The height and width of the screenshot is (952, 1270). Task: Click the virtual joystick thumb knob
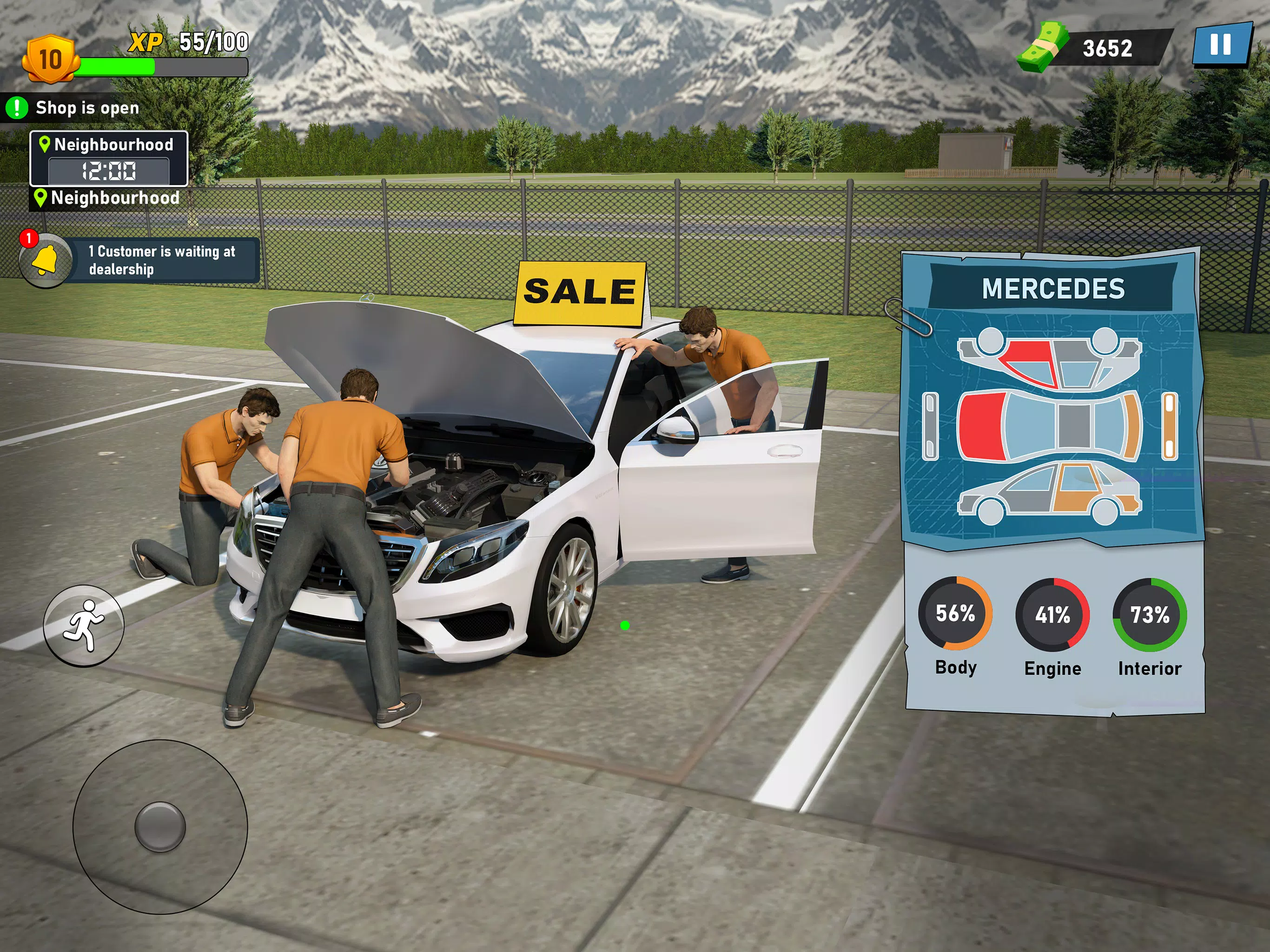tap(159, 826)
